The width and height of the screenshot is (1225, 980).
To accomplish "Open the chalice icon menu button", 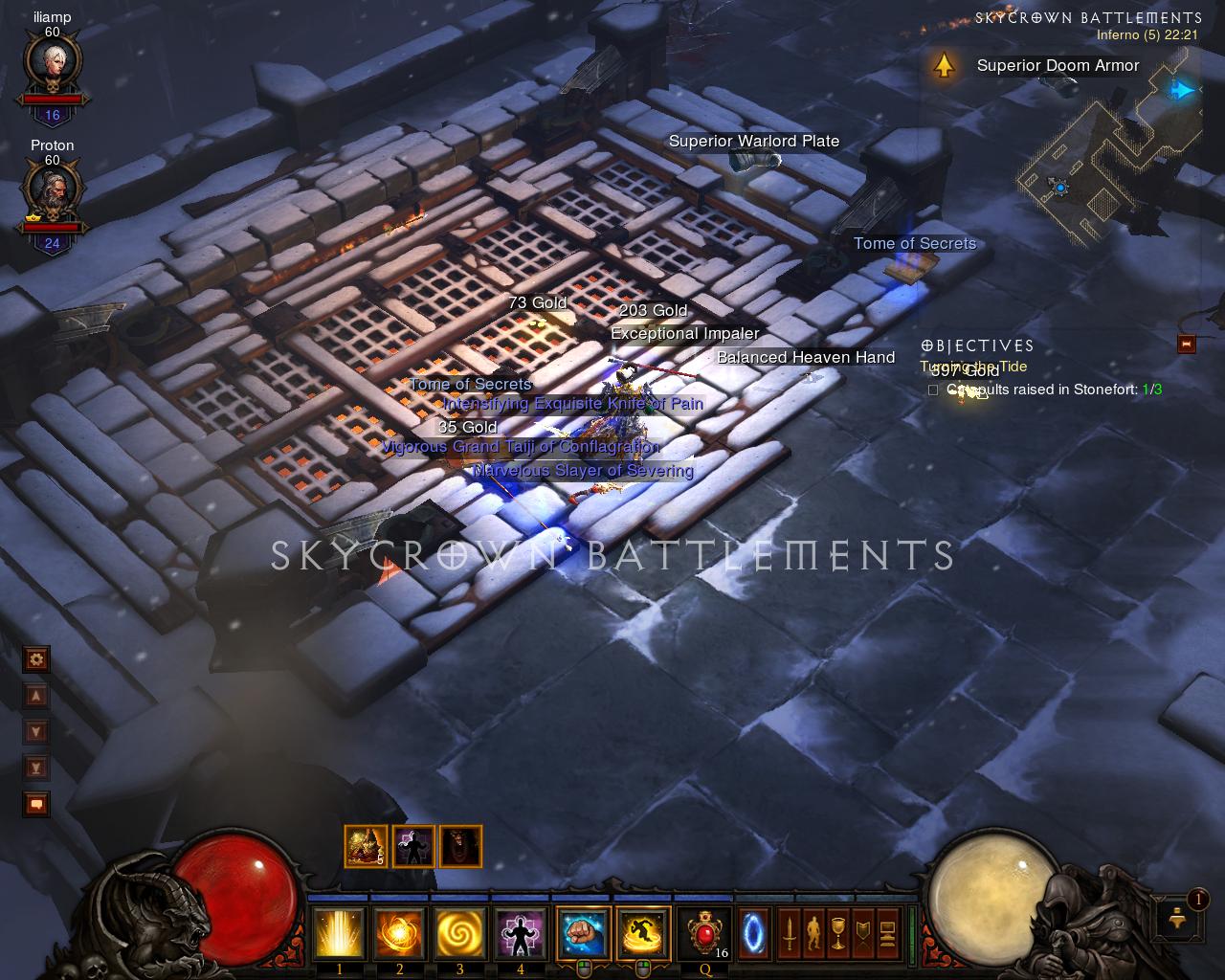I will [x=837, y=933].
